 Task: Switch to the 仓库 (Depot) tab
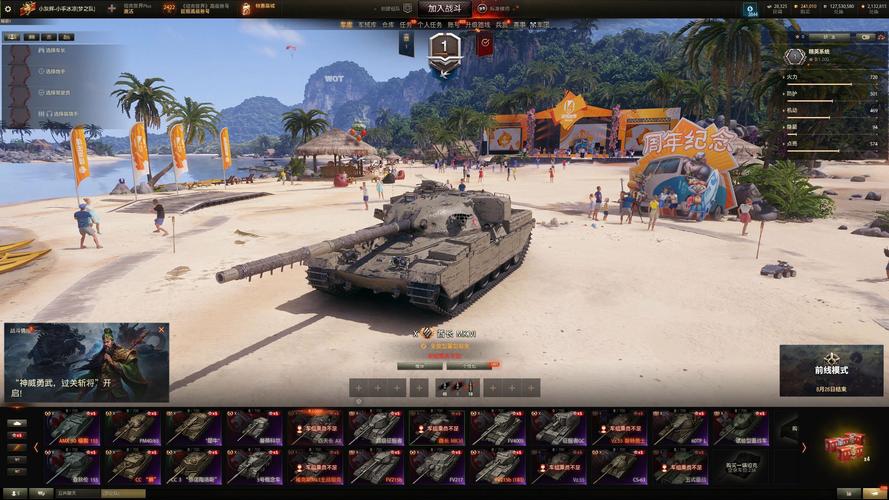388,24
